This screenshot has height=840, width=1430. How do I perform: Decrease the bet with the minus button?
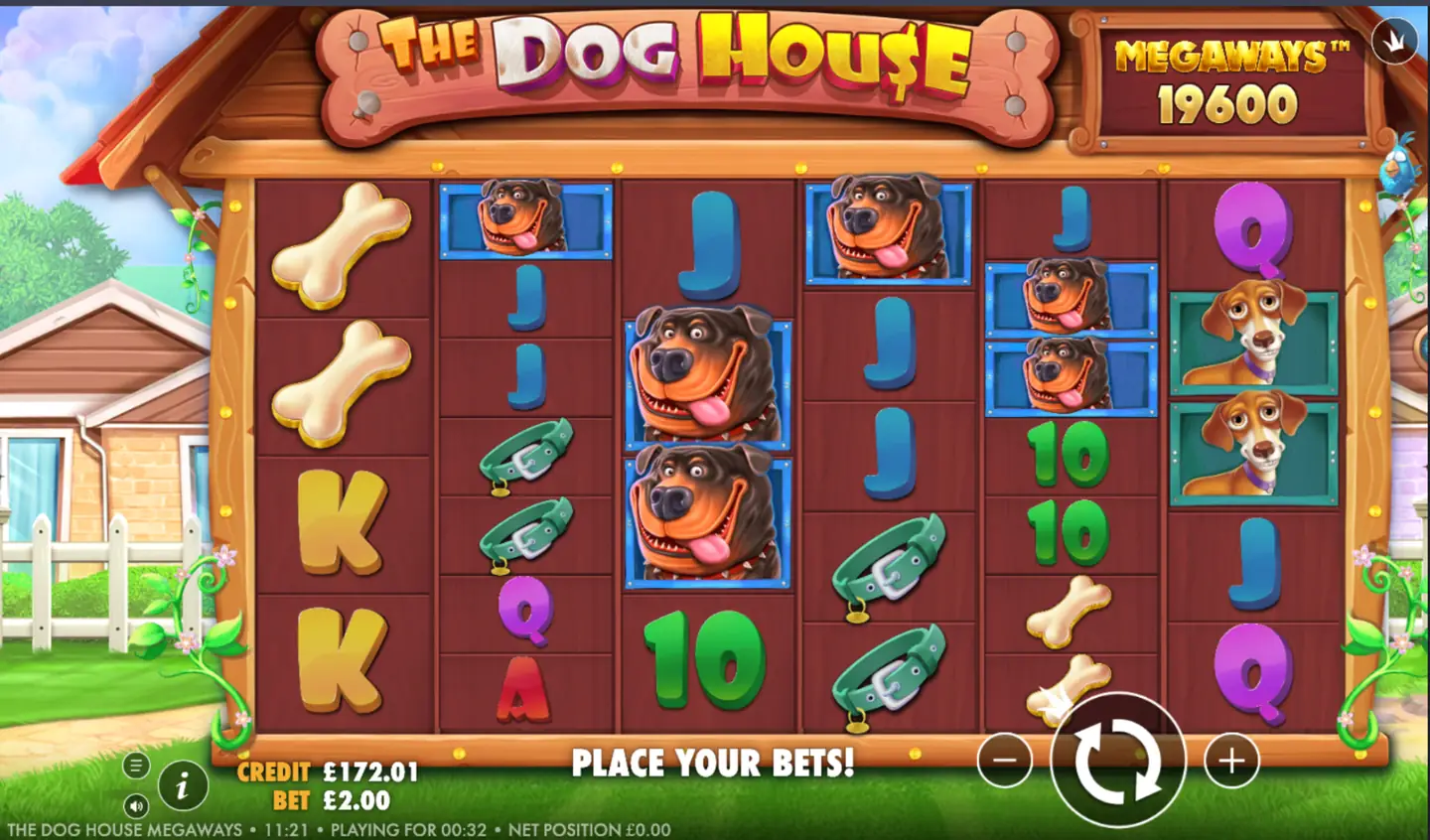[1003, 759]
